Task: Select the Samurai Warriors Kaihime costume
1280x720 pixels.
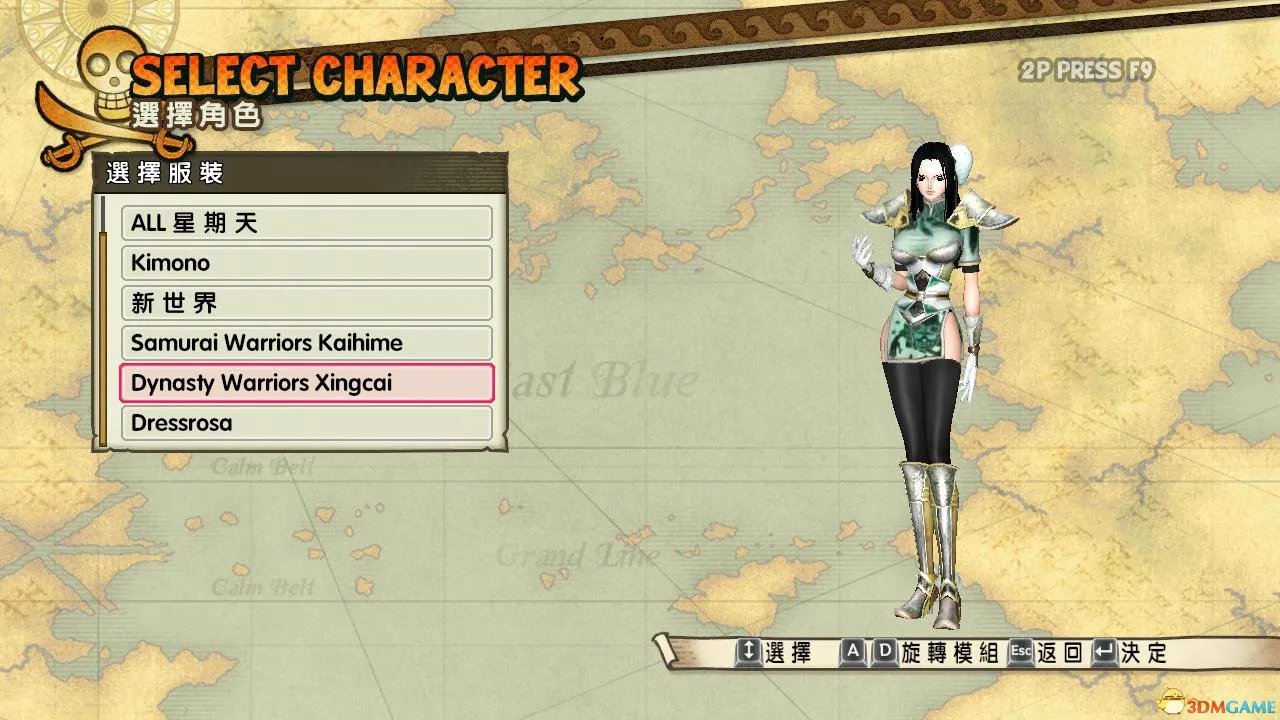Action: 306,343
